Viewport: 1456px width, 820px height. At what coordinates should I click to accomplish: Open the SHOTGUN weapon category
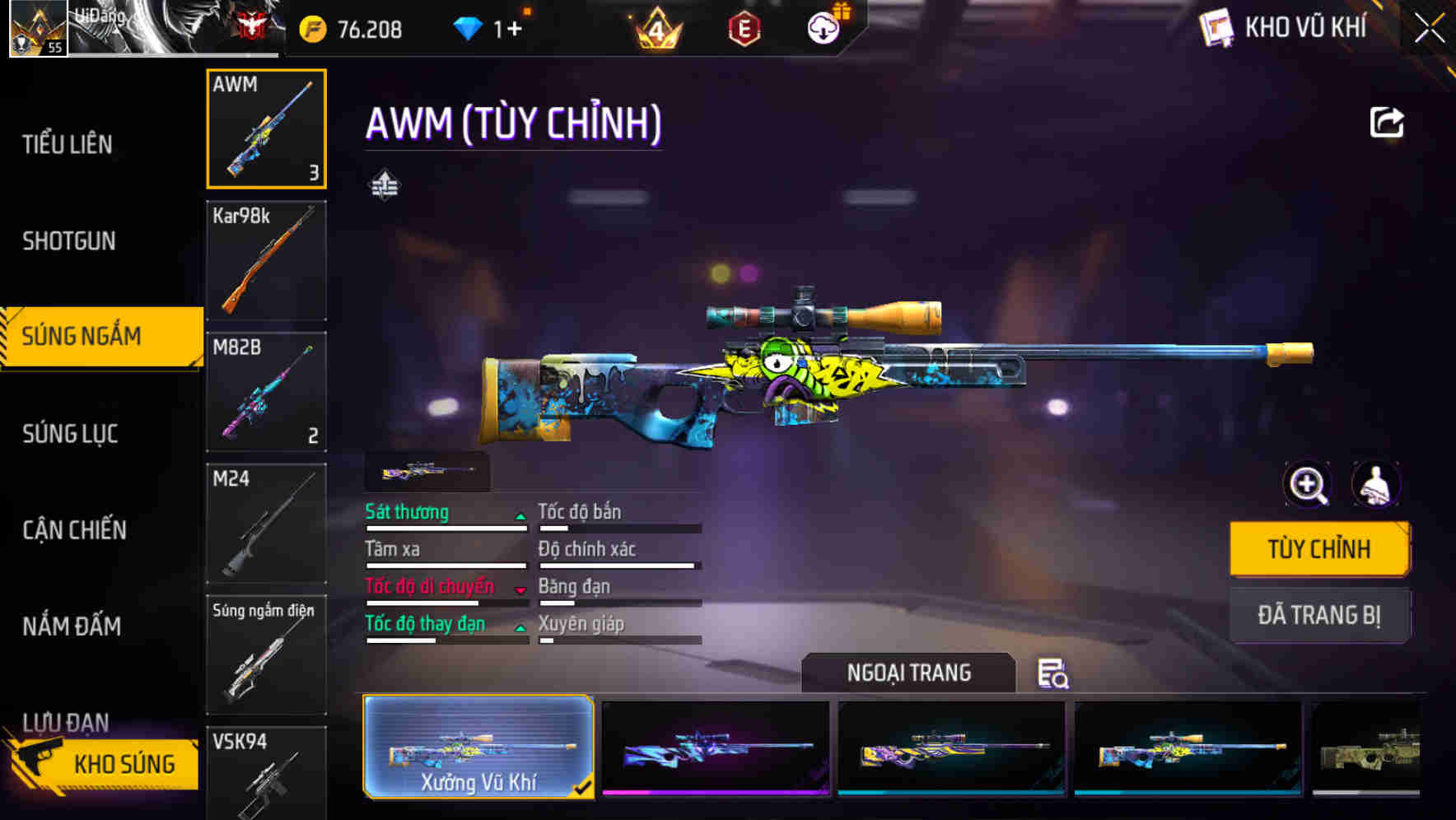(69, 240)
